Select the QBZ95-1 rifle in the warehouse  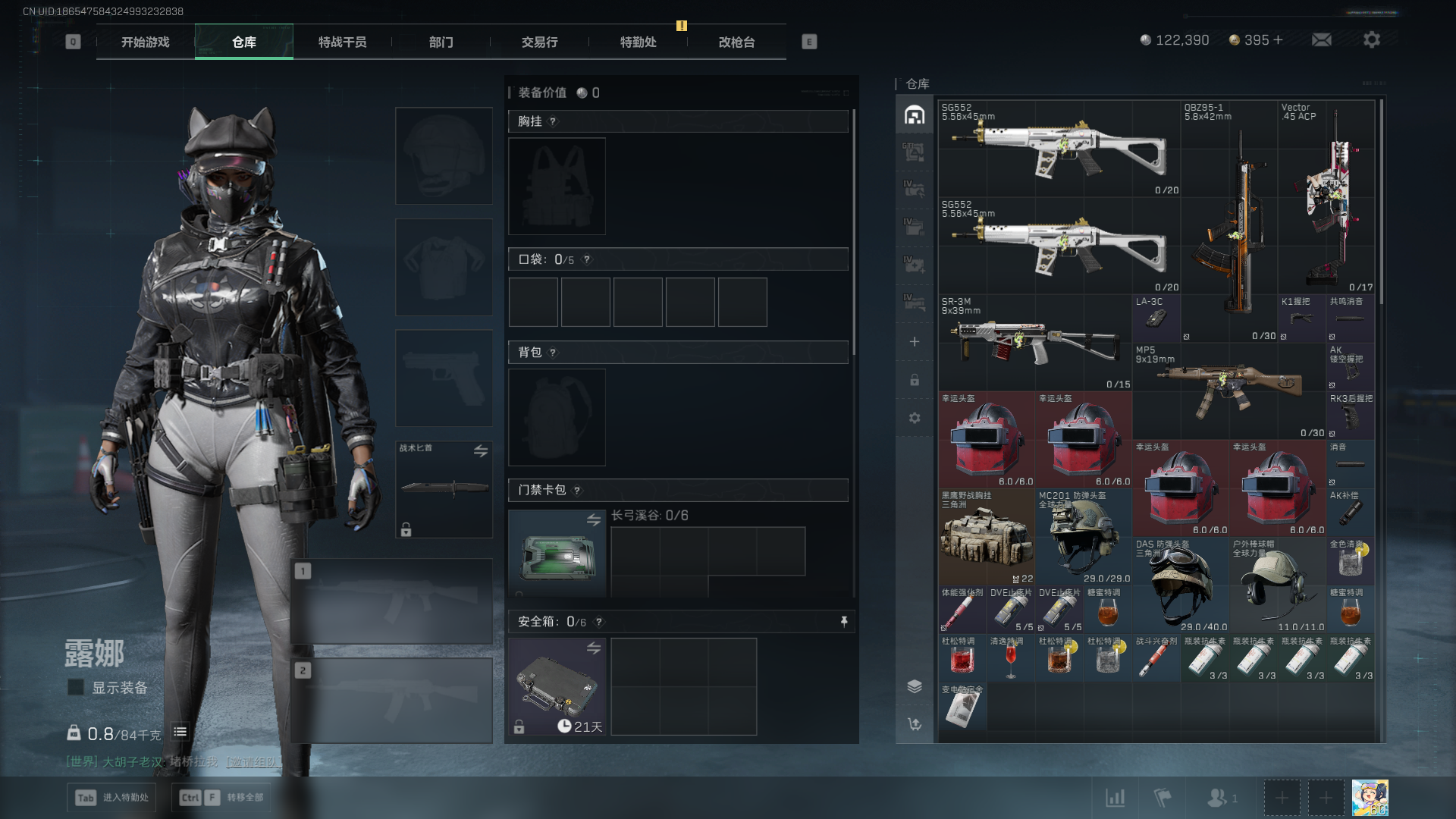(x=1228, y=220)
